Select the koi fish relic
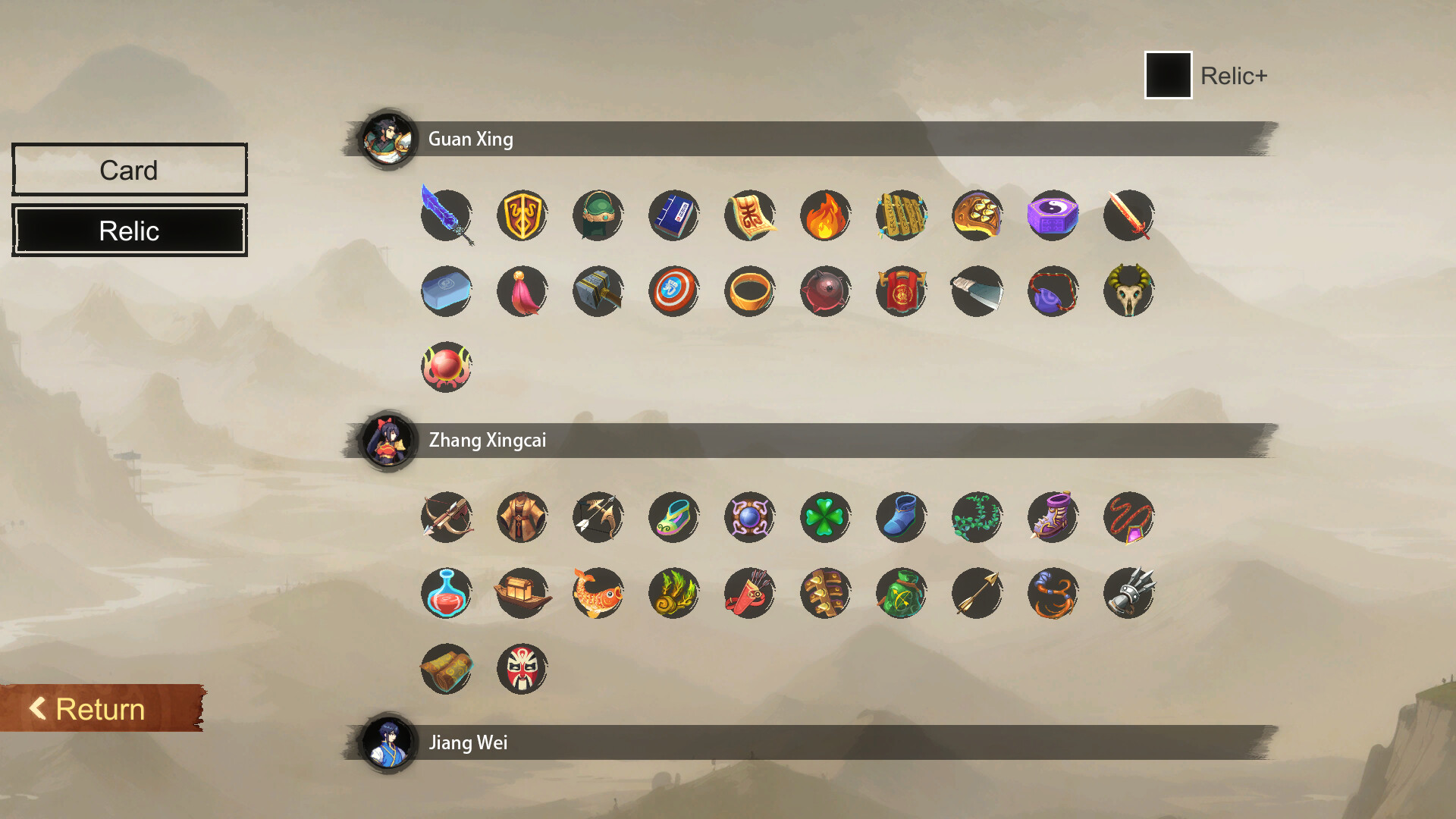Viewport: 1456px width, 819px height. (x=598, y=594)
